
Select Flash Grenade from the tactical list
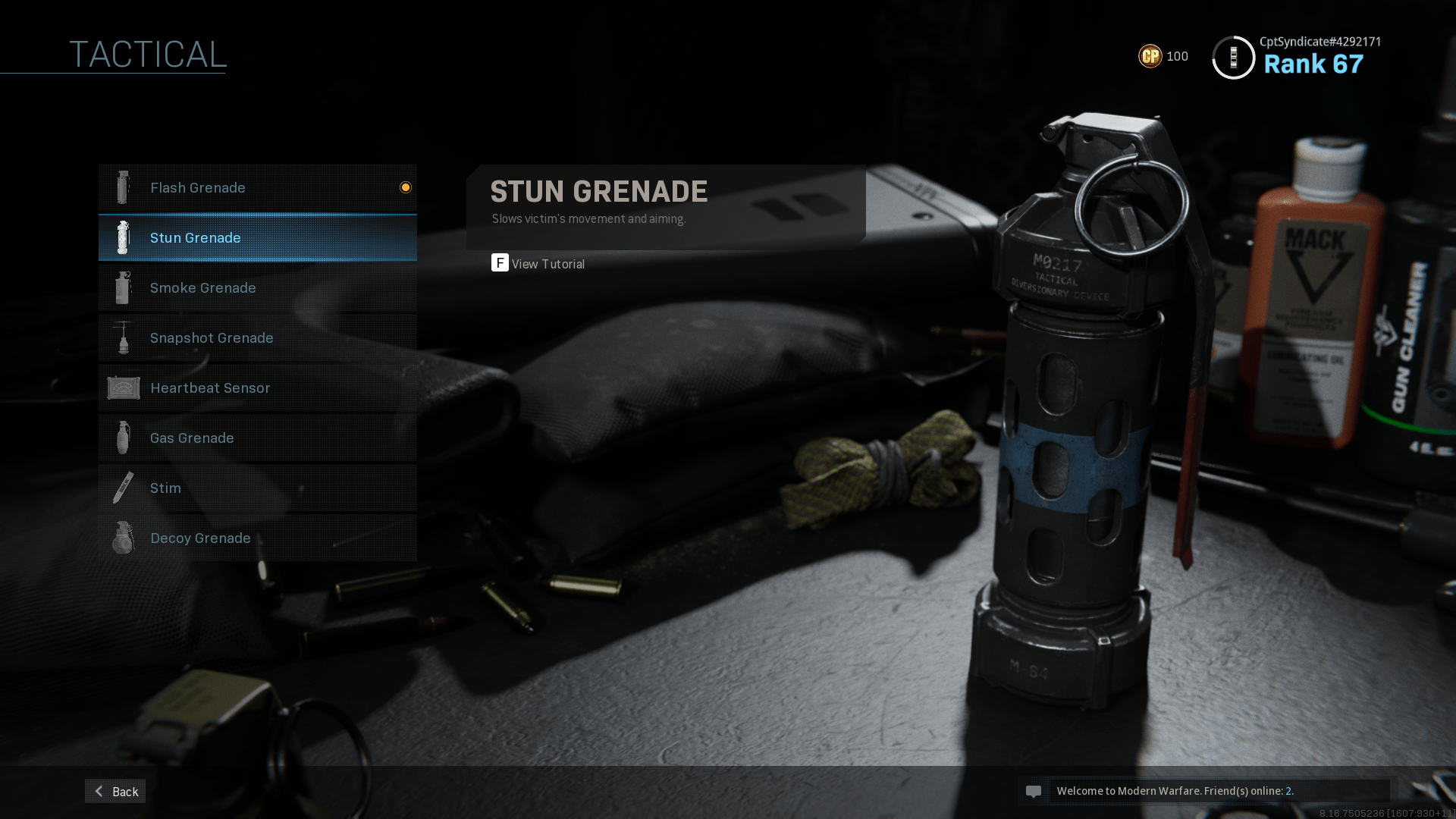(x=257, y=187)
